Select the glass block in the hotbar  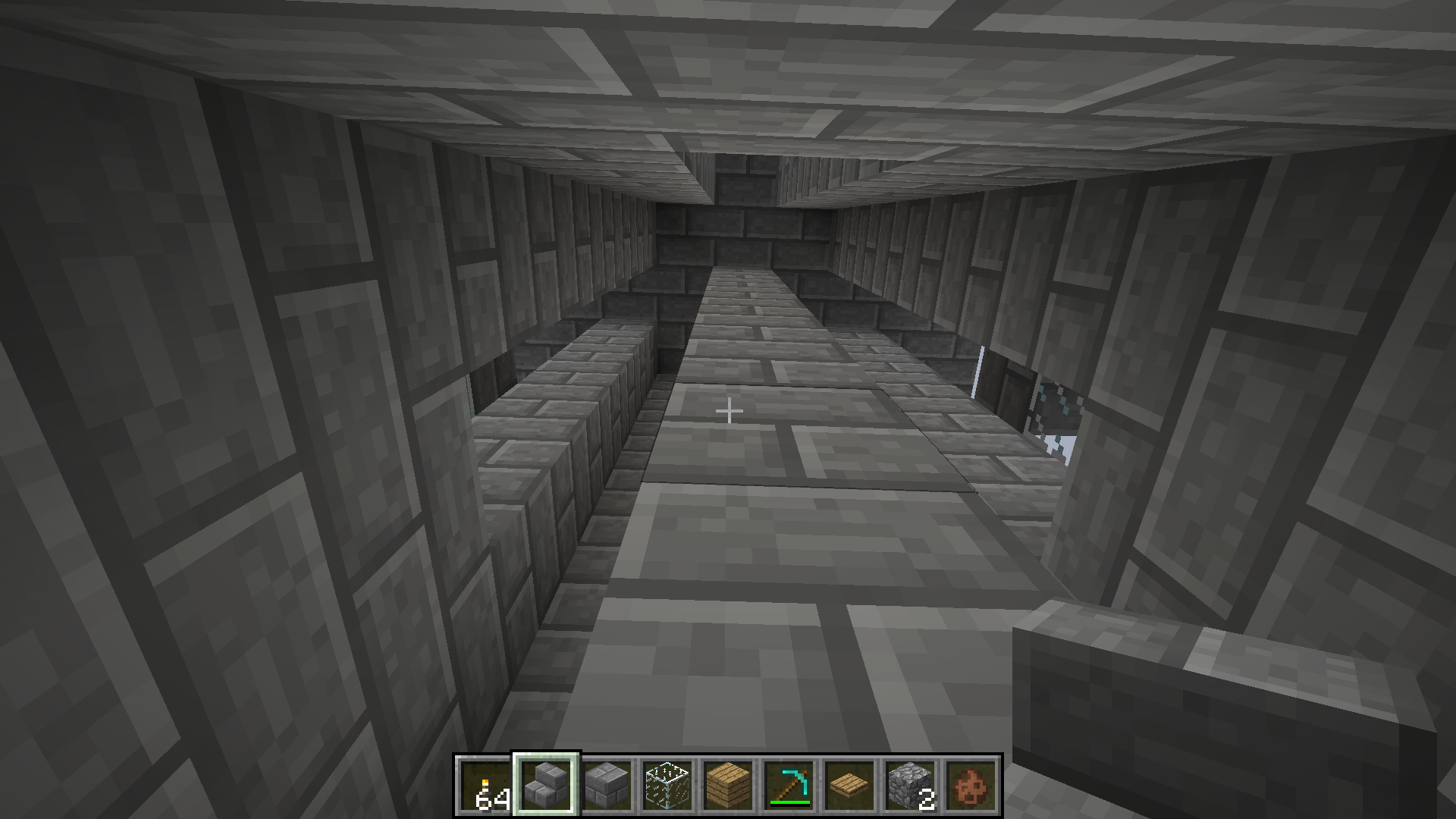pos(668,785)
